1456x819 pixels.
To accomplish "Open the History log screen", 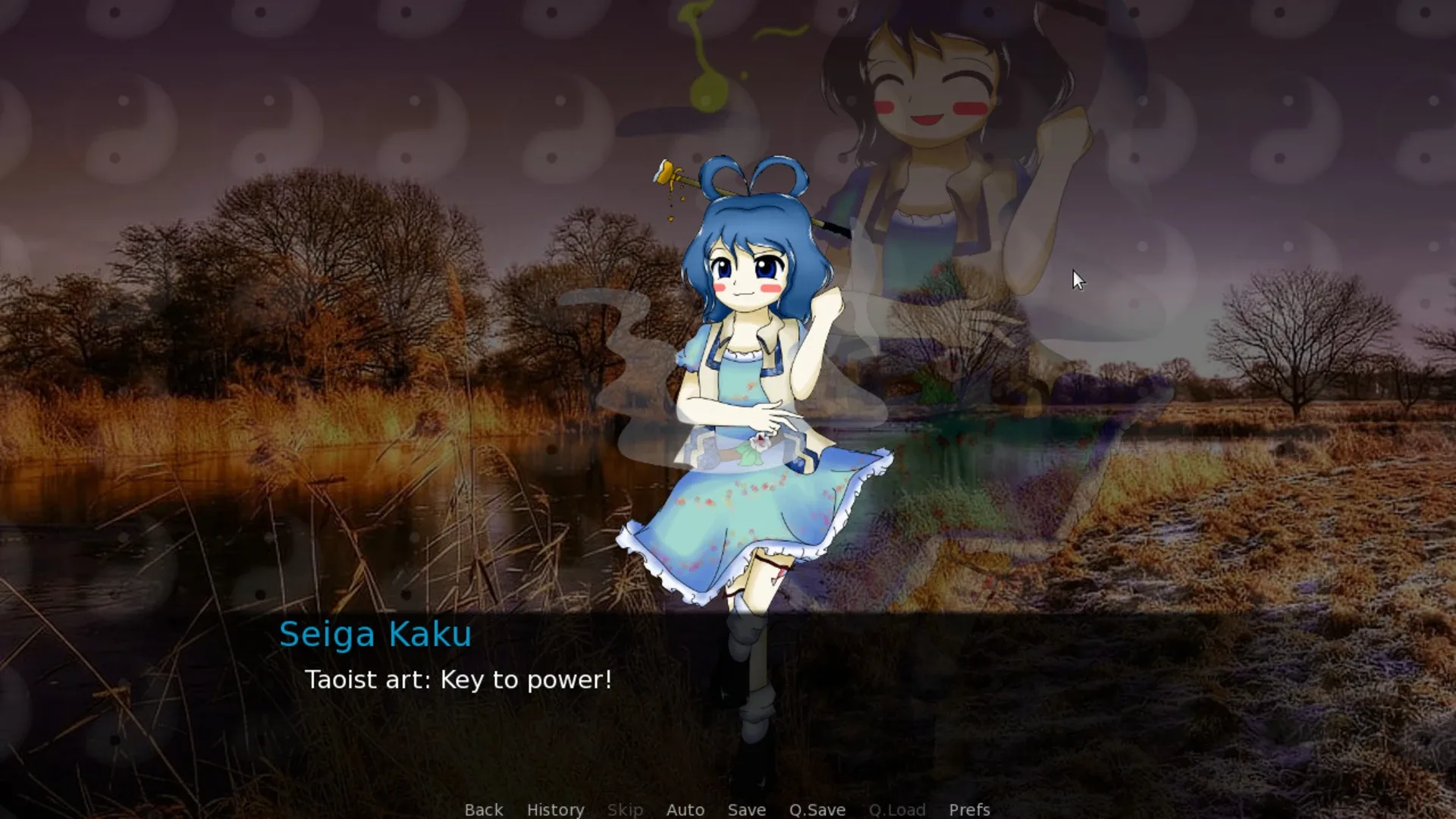I will tap(554, 809).
